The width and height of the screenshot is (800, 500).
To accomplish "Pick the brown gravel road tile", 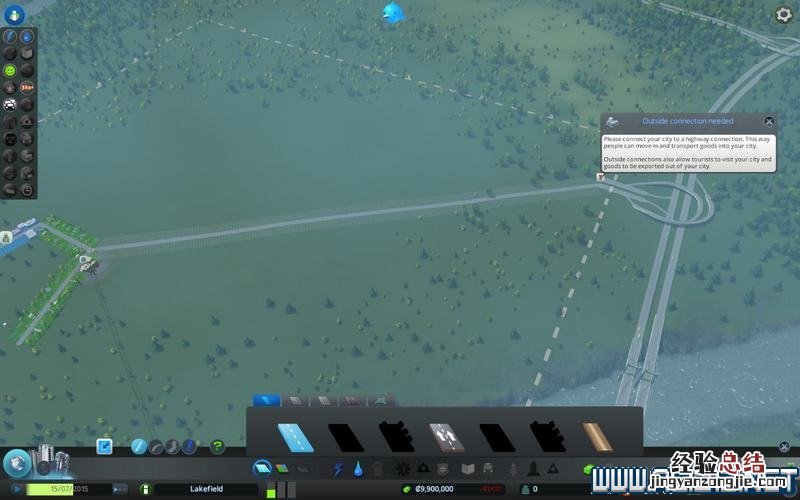I will click(598, 436).
